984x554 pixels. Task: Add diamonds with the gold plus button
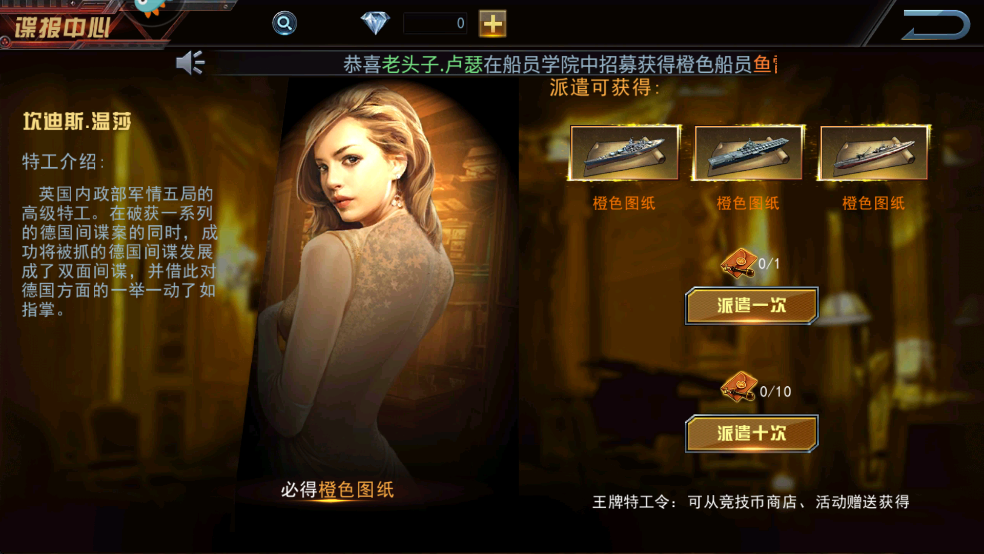point(492,23)
